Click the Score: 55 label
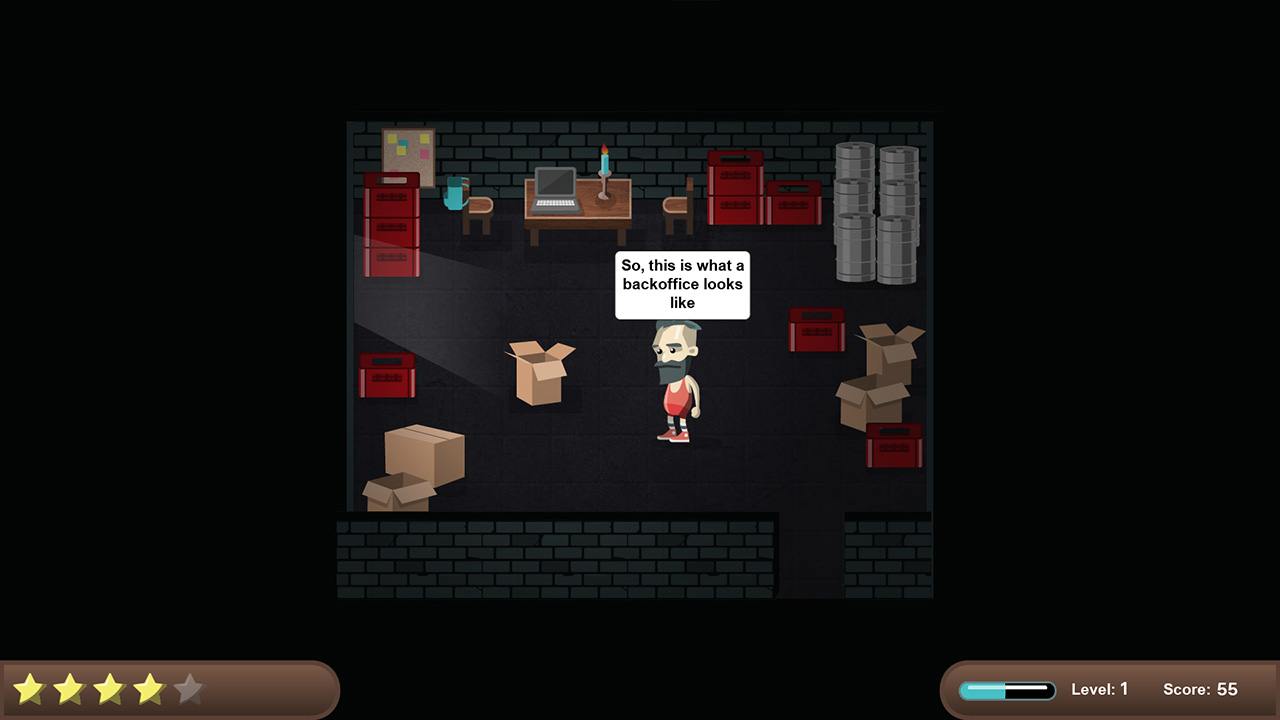This screenshot has height=720, width=1280. [1200, 689]
